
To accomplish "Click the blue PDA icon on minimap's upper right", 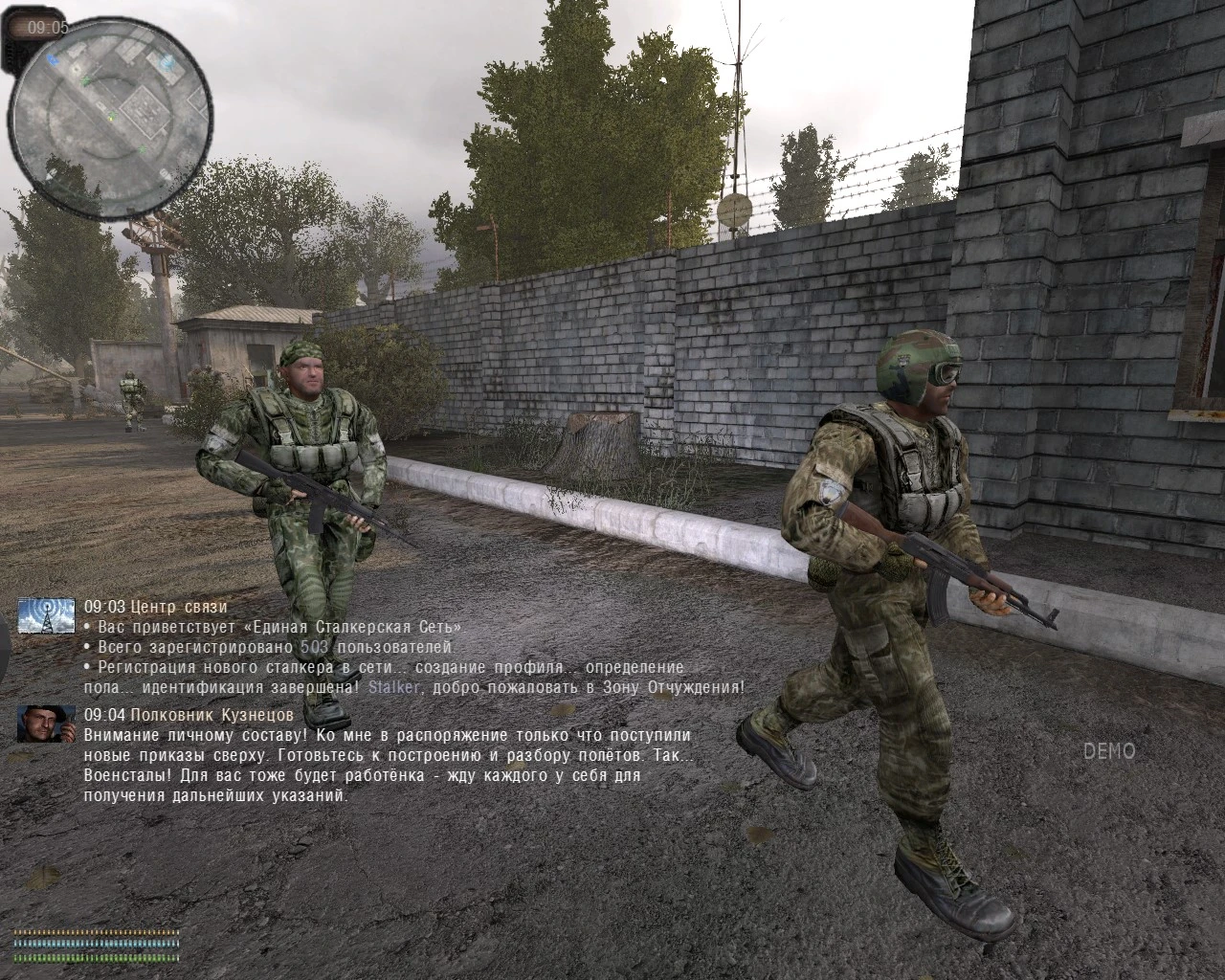I will (x=167, y=62).
